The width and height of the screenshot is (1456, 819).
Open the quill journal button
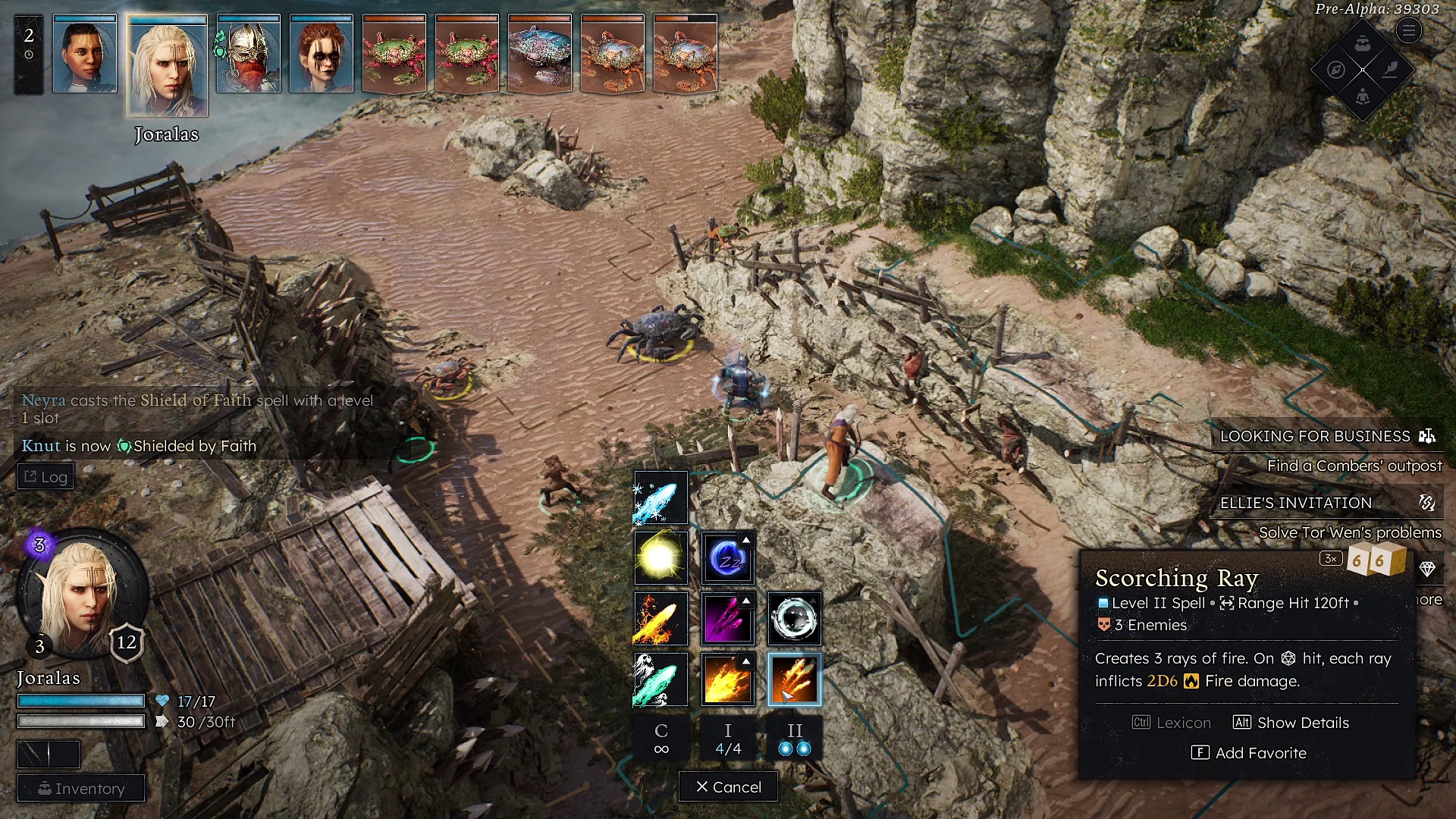coord(1390,70)
